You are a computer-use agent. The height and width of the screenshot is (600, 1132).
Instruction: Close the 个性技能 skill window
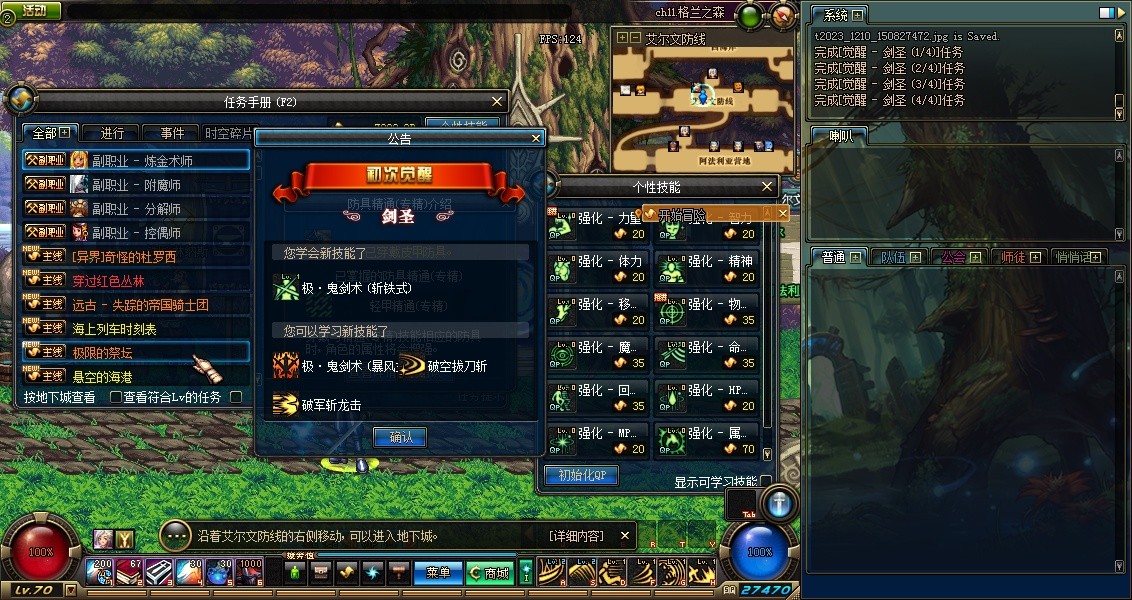point(767,187)
